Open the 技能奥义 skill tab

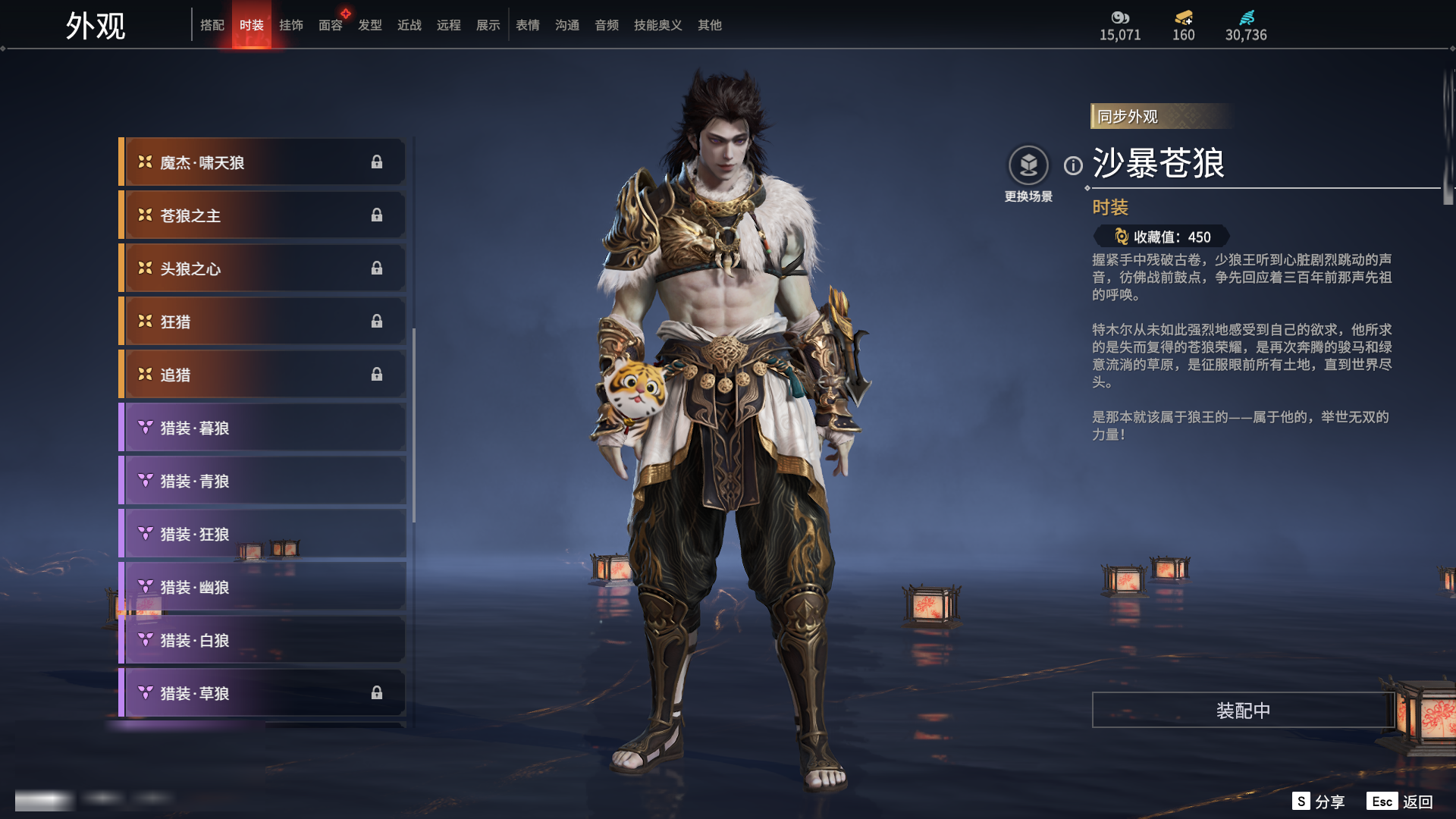coord(657,25)
